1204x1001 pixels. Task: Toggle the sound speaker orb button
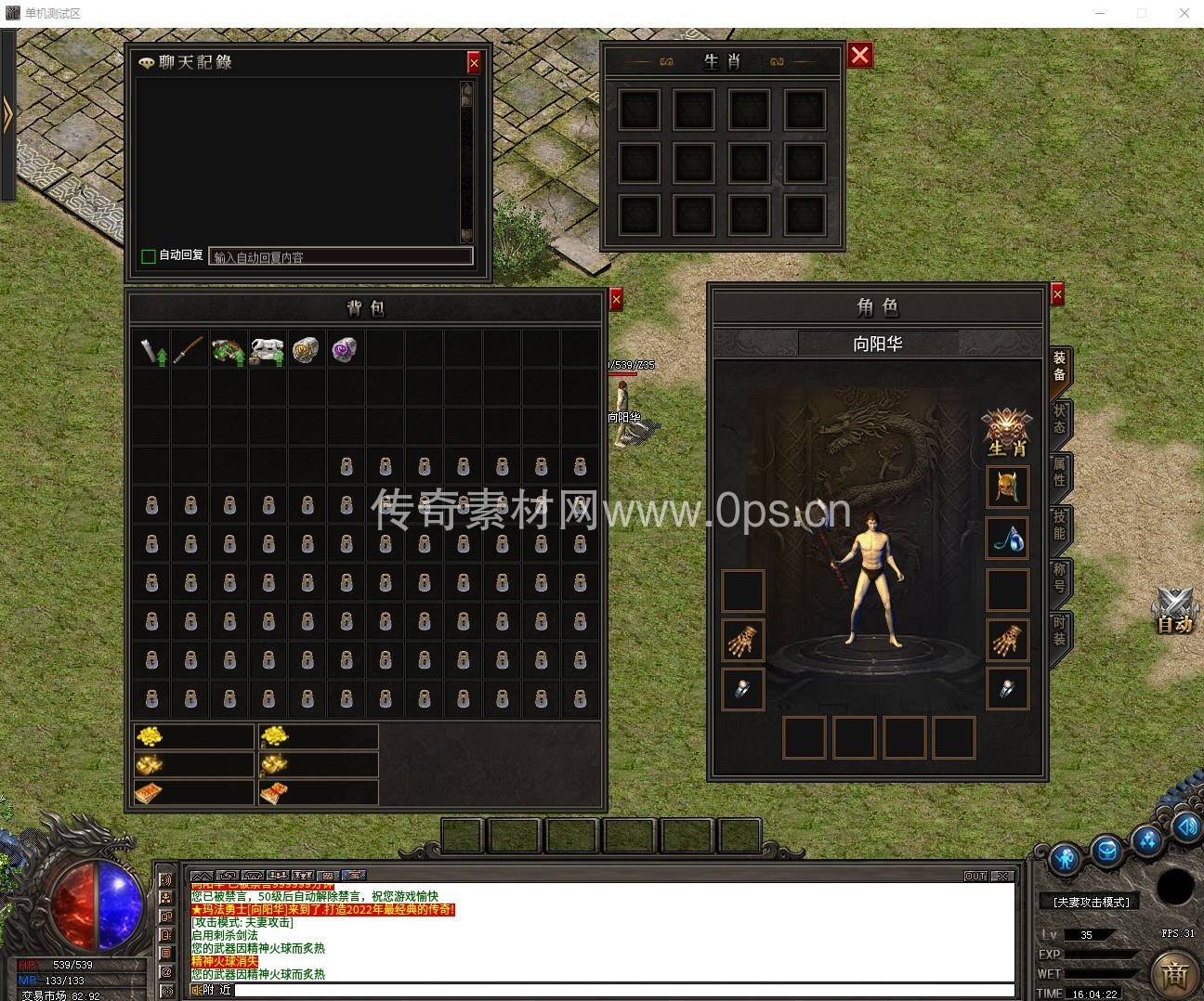pos(1186,826)
